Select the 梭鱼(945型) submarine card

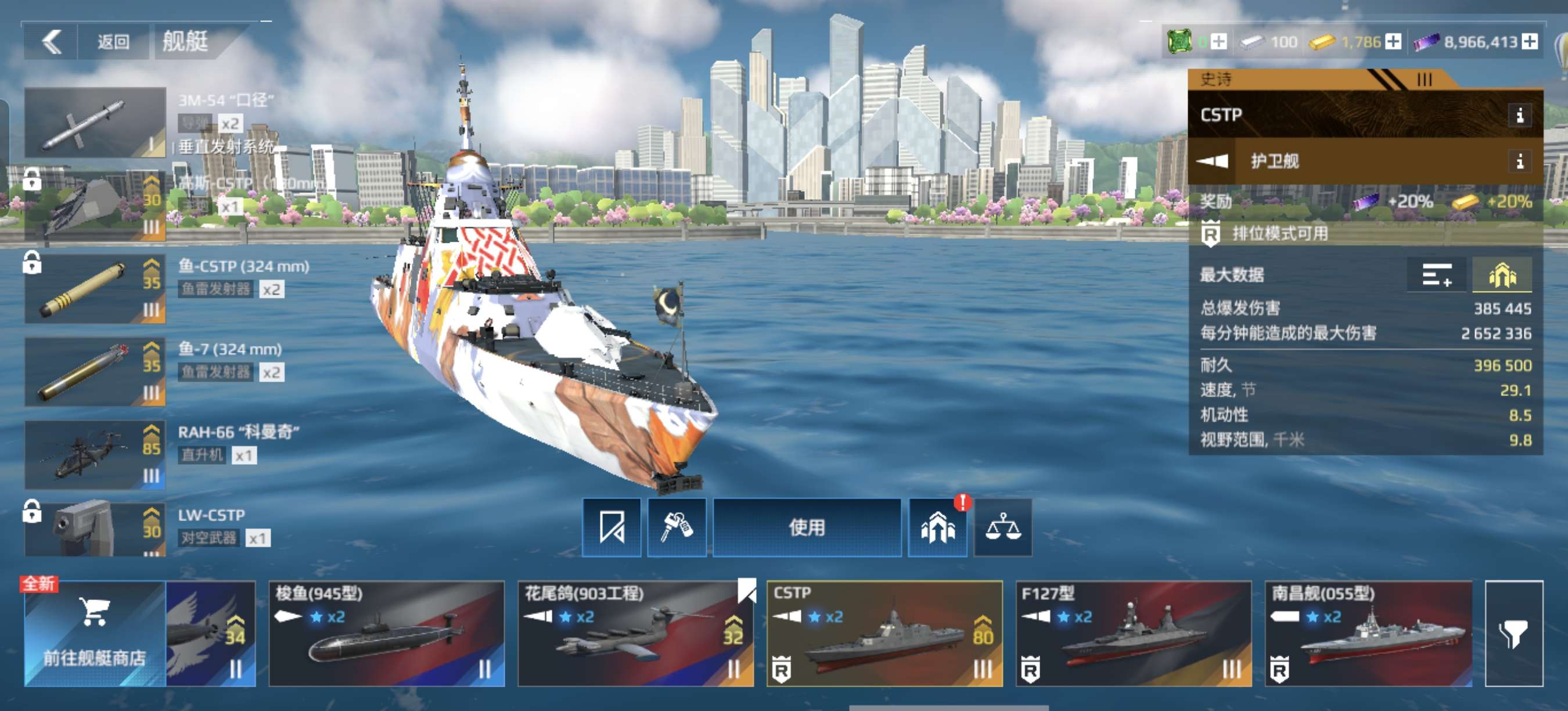click(x=387, y=633)
